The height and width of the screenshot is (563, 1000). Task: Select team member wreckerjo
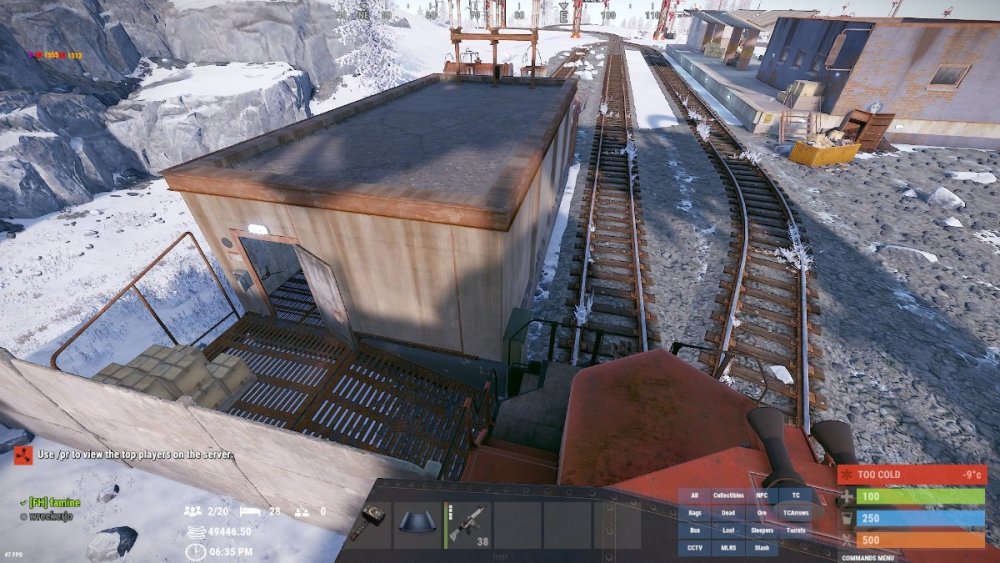(50, 516)
